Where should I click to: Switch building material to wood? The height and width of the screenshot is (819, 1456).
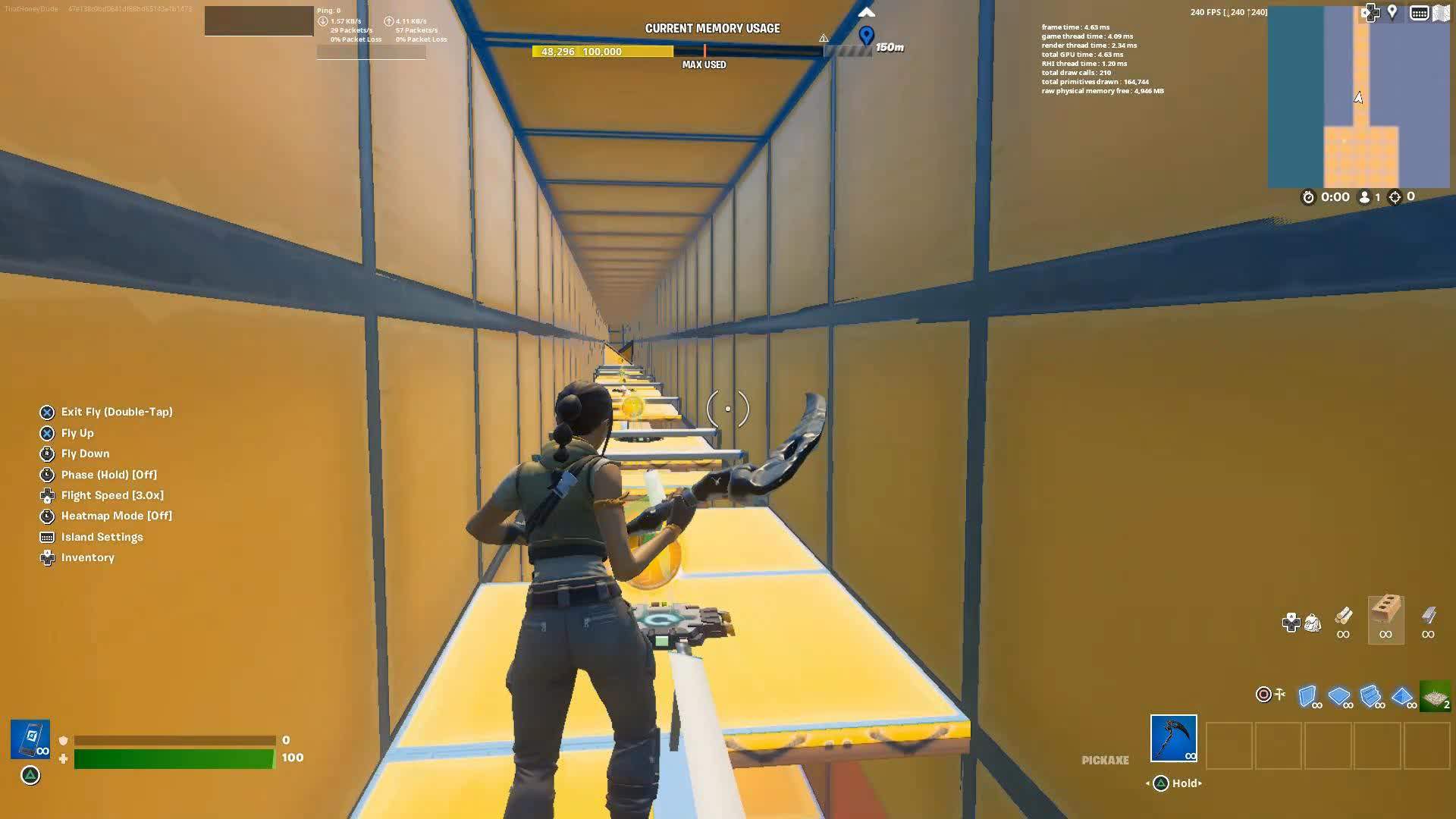pyautogui.click(x=1343, y=617)
